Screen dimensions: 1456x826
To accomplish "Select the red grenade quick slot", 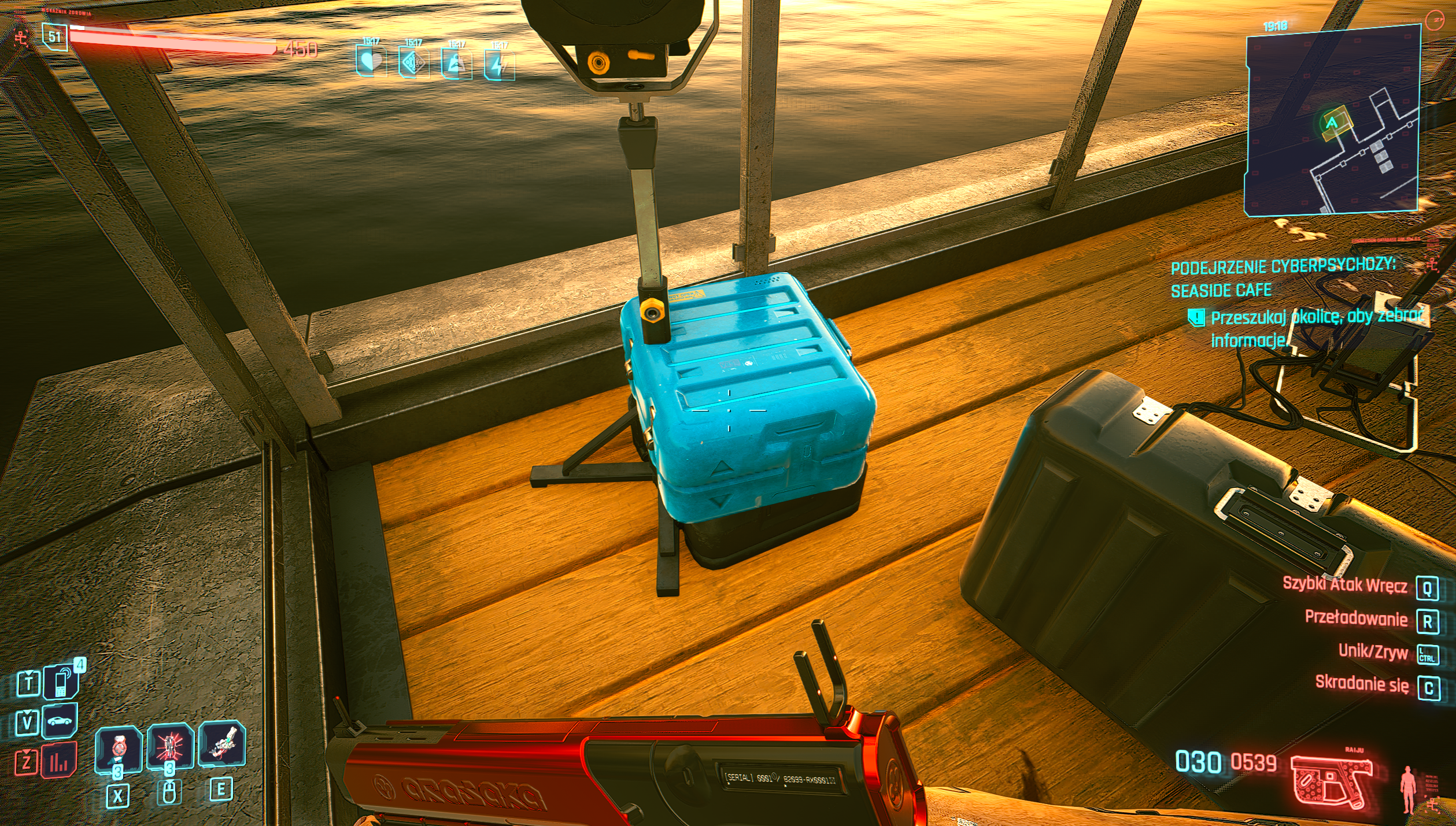I will tap(169, 746).
